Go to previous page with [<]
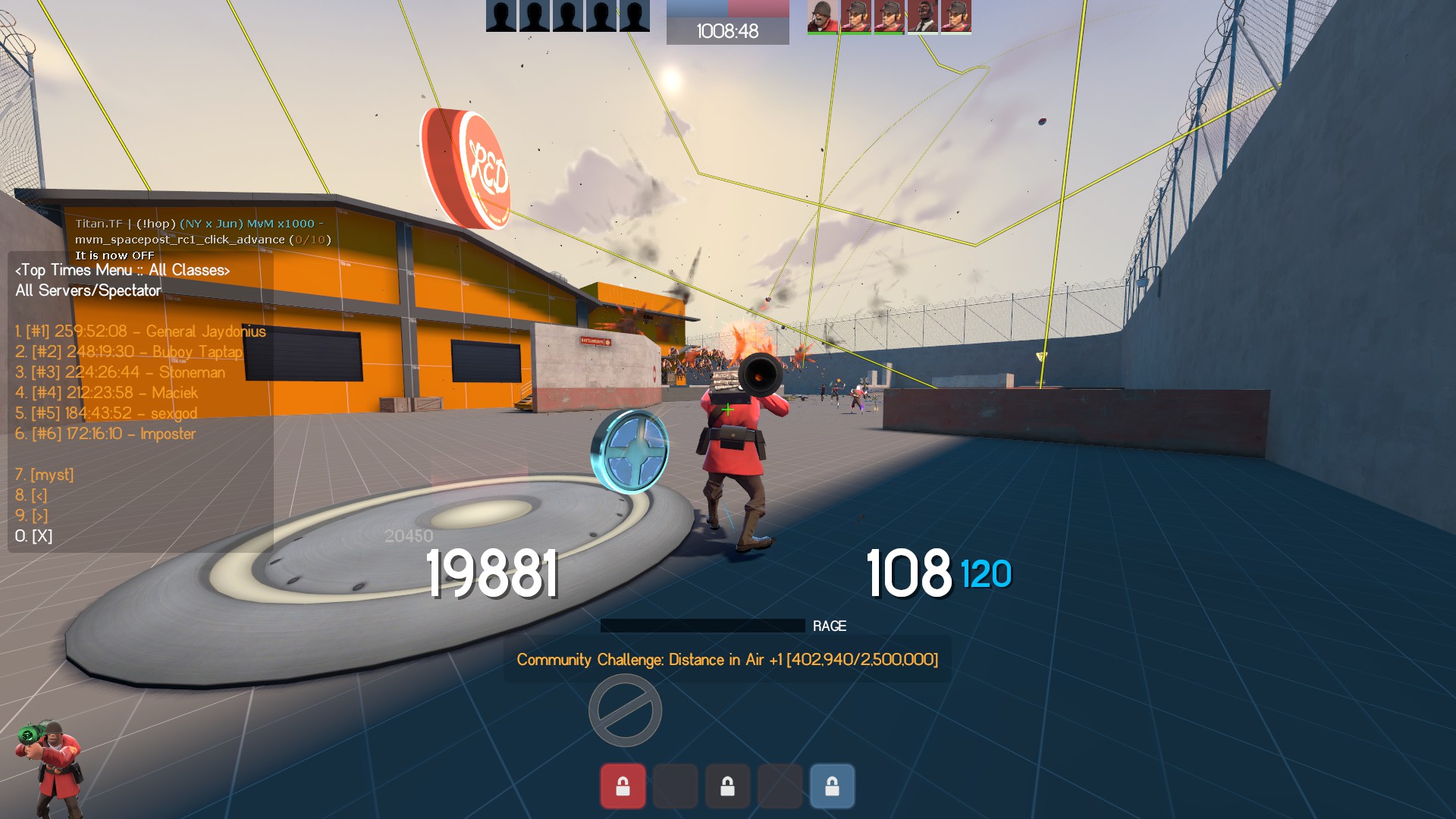 (x=31, y=495)
